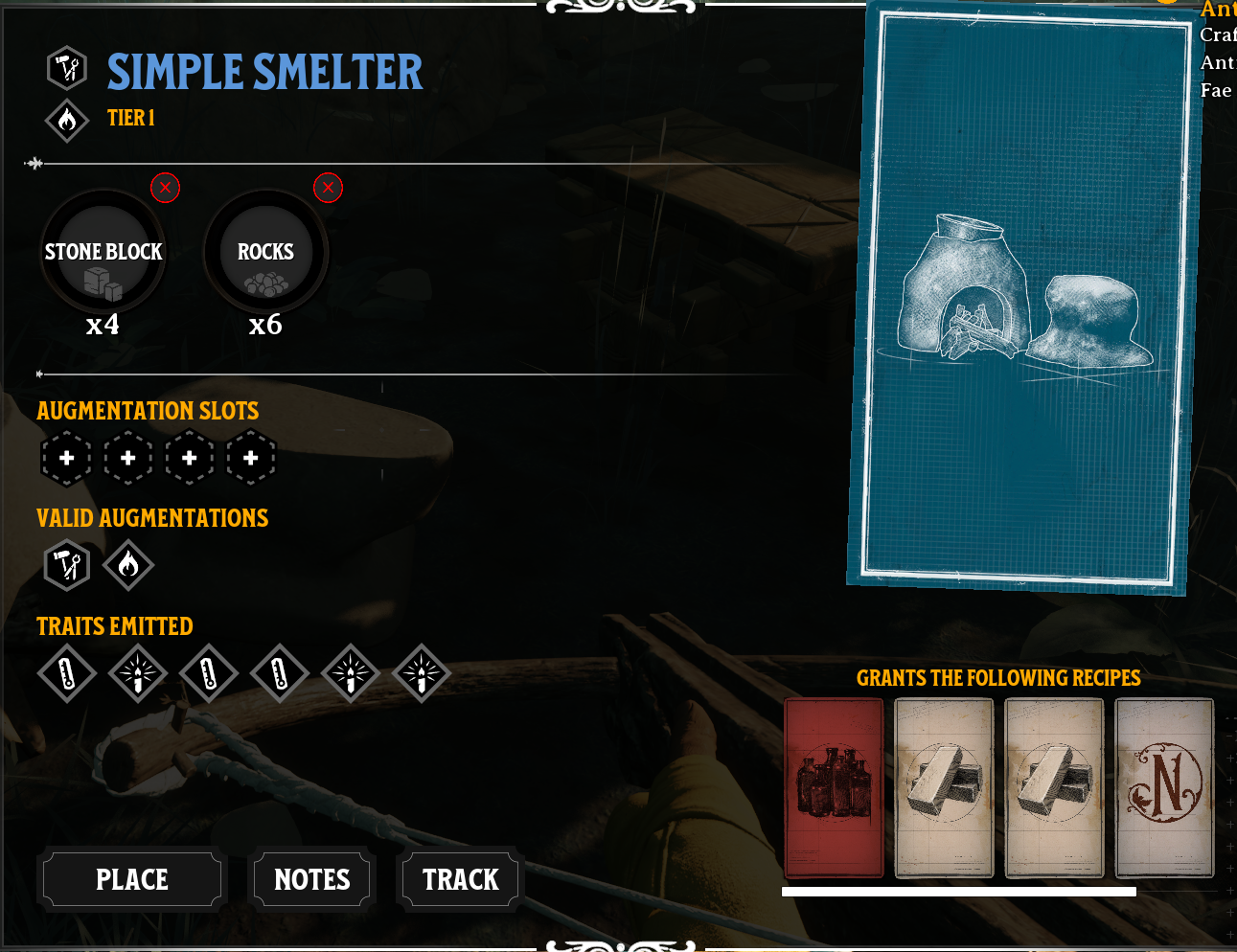The image size is (1237, 952).
Task: Click the Simple Smelter crafting hammer header icon
Action: (66, 68)
